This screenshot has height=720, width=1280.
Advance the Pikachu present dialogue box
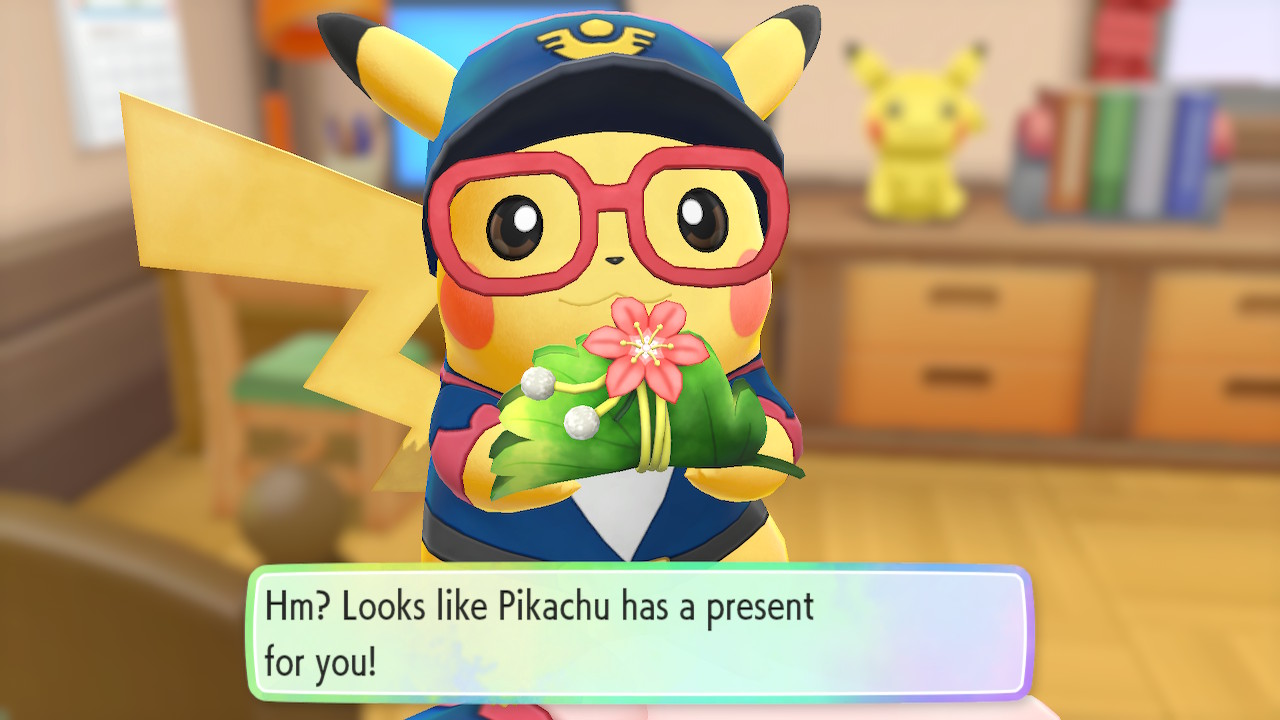click(638, 632)
